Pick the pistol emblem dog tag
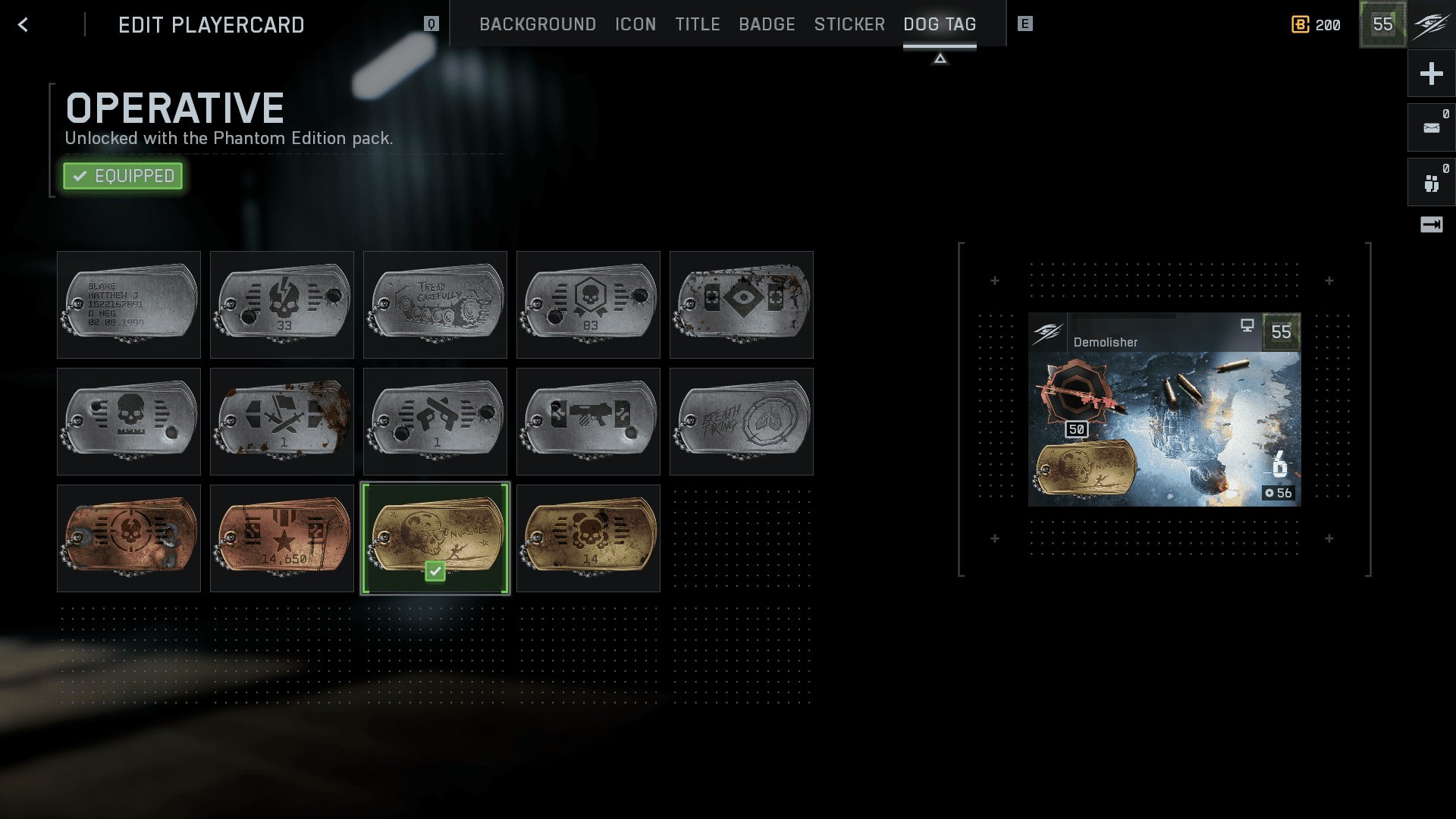 [x=435, y=422]
